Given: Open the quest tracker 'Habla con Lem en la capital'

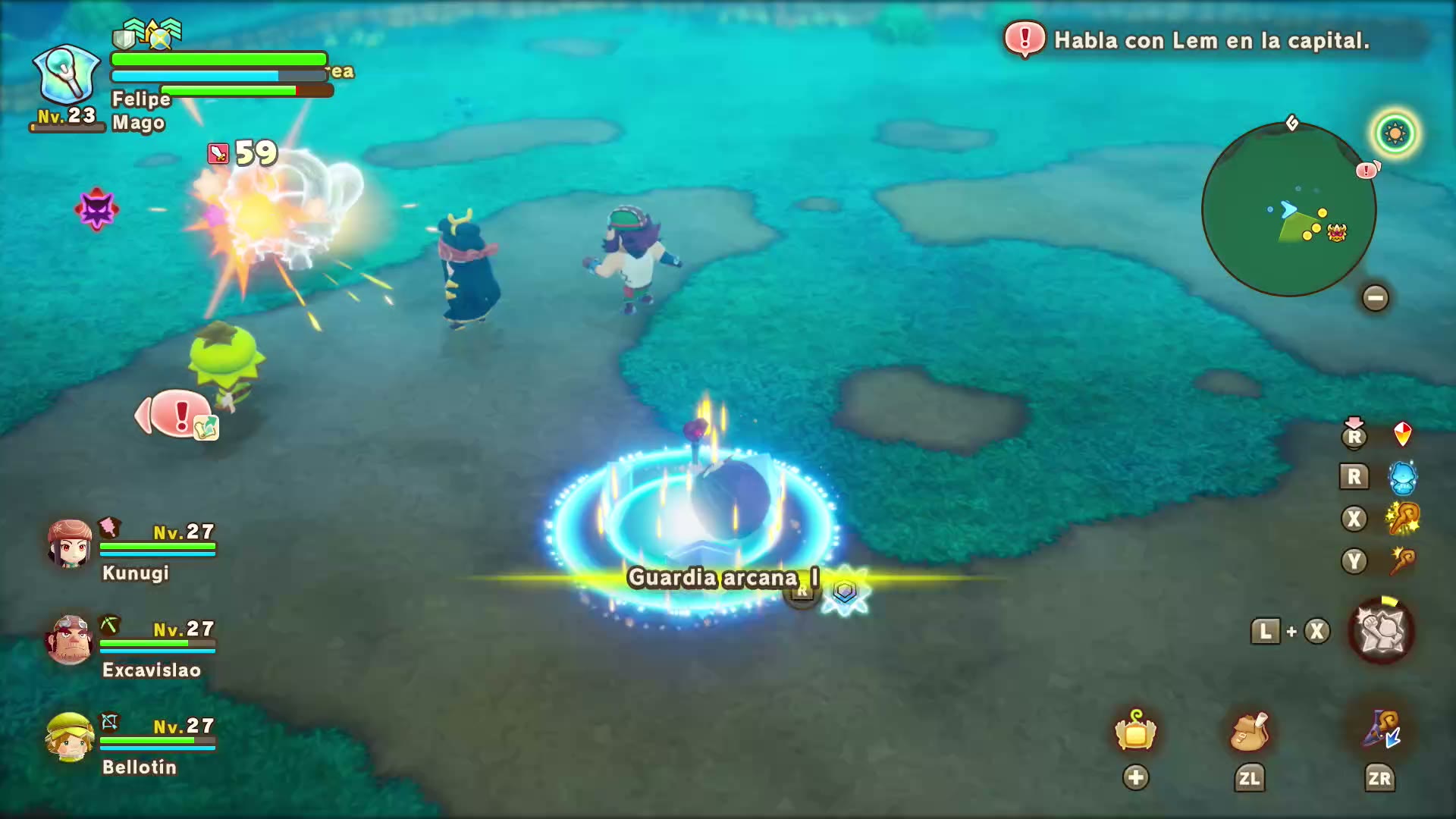Looking at the screenshot, I should tap(1210, 40).
